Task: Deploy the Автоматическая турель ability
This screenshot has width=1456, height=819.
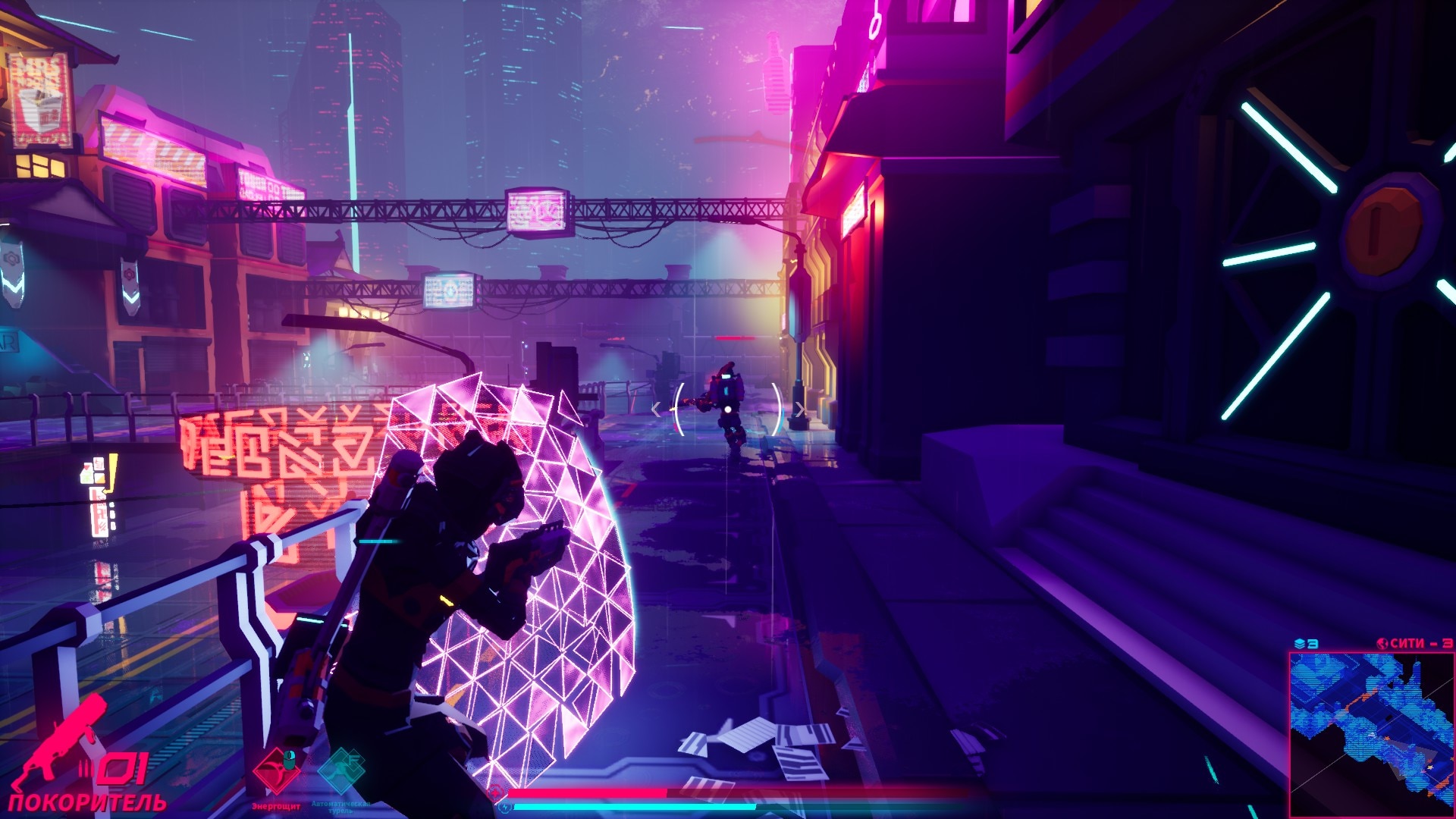Action: (340, 772)
